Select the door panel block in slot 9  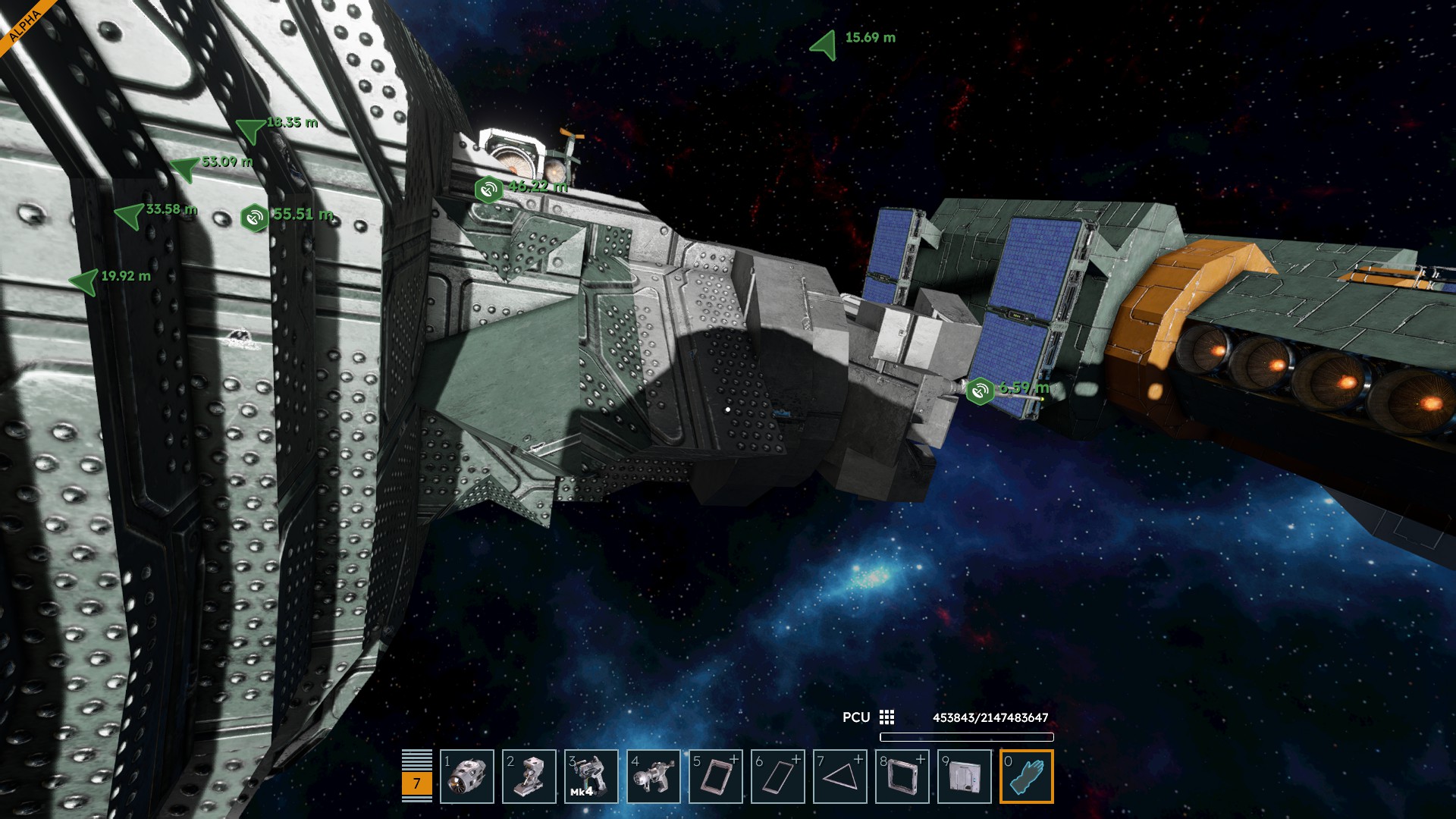(x=965, y=777)
